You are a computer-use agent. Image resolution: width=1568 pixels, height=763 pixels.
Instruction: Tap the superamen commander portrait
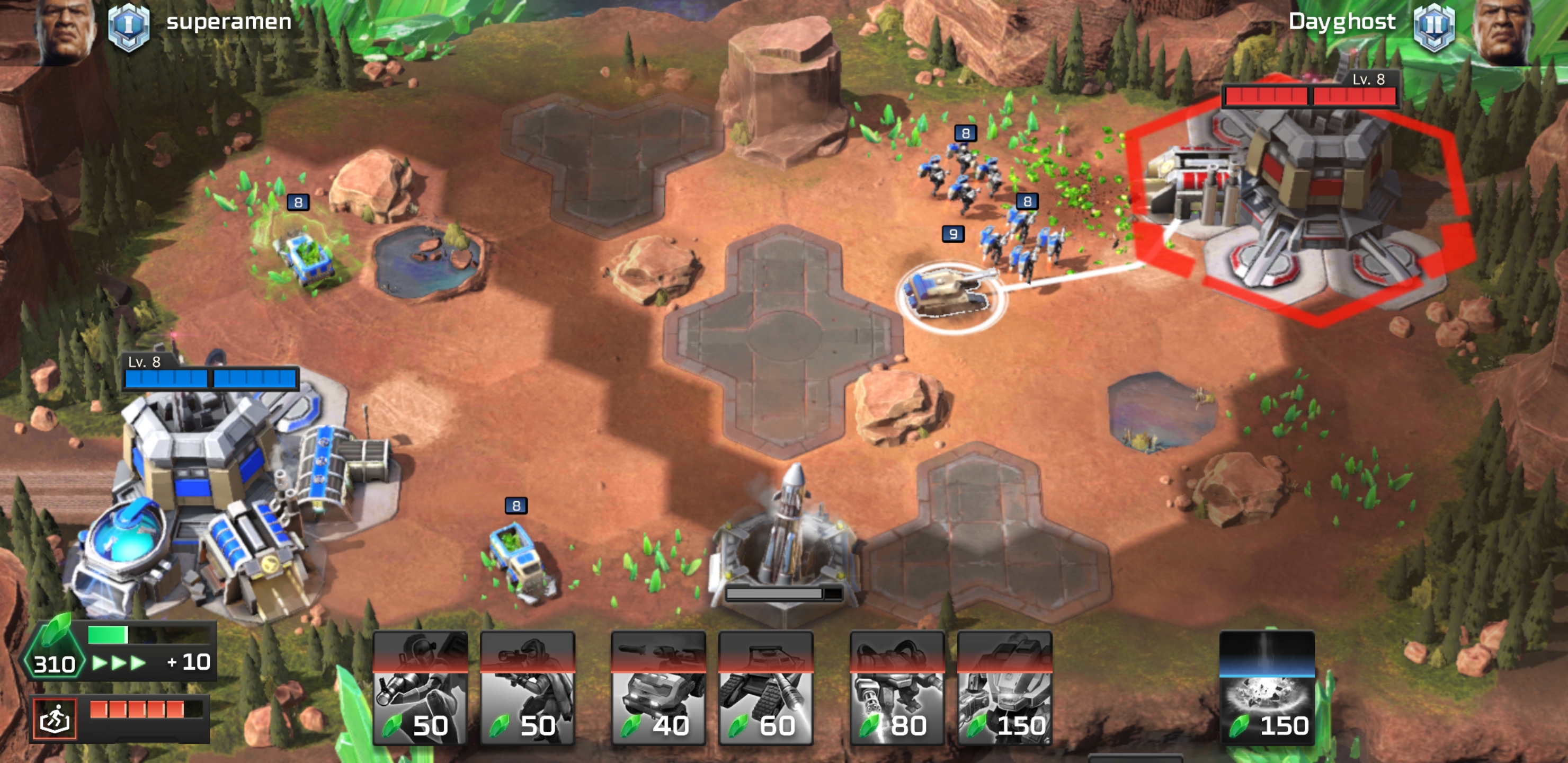tap(64, 30)
